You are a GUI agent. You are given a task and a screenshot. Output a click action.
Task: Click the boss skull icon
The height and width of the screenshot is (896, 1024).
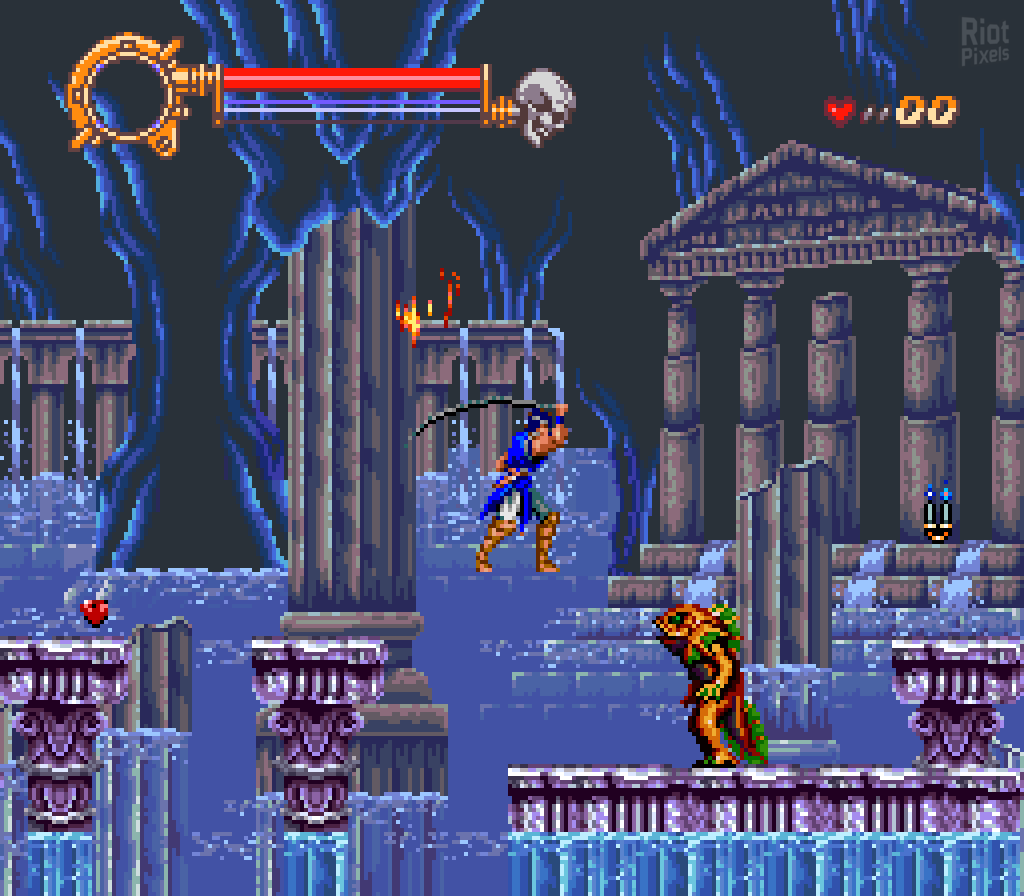coord(545,105)
